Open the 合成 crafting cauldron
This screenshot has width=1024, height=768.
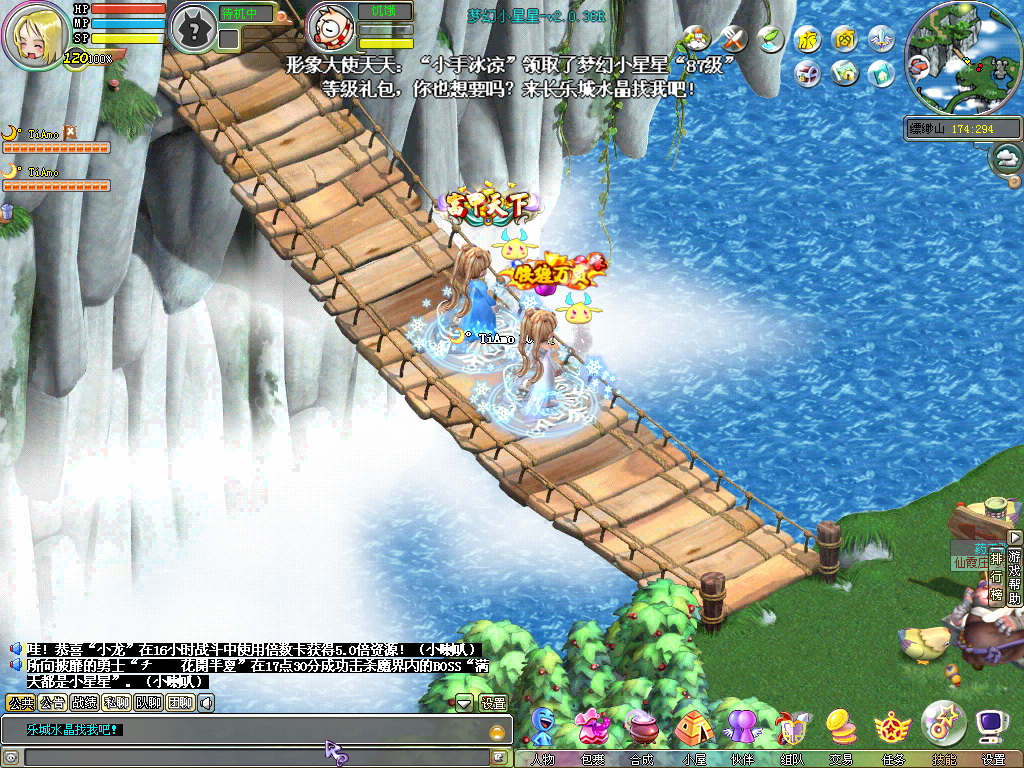click(x=642, y=730)
